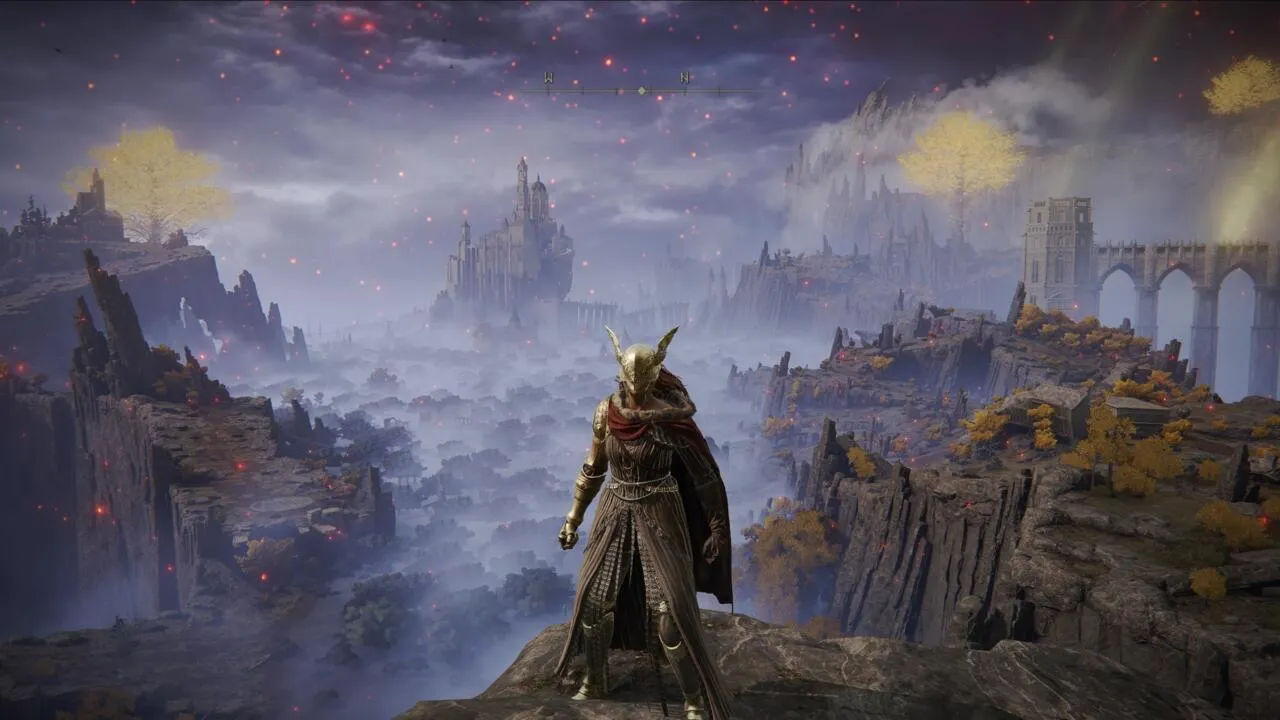Select the West marker on the compass

tap(548, 78)
